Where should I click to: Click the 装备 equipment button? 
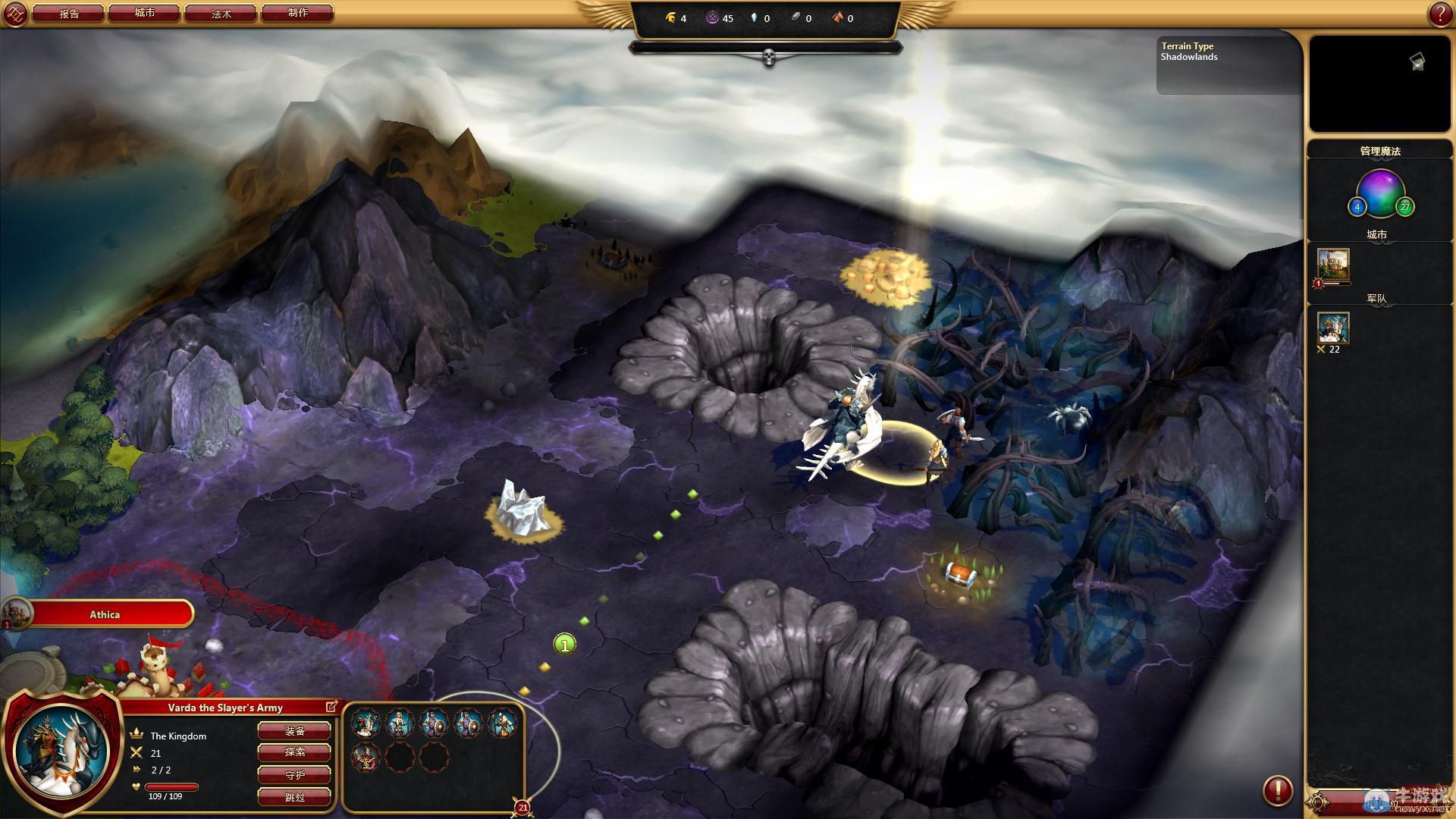pos(294,731)
